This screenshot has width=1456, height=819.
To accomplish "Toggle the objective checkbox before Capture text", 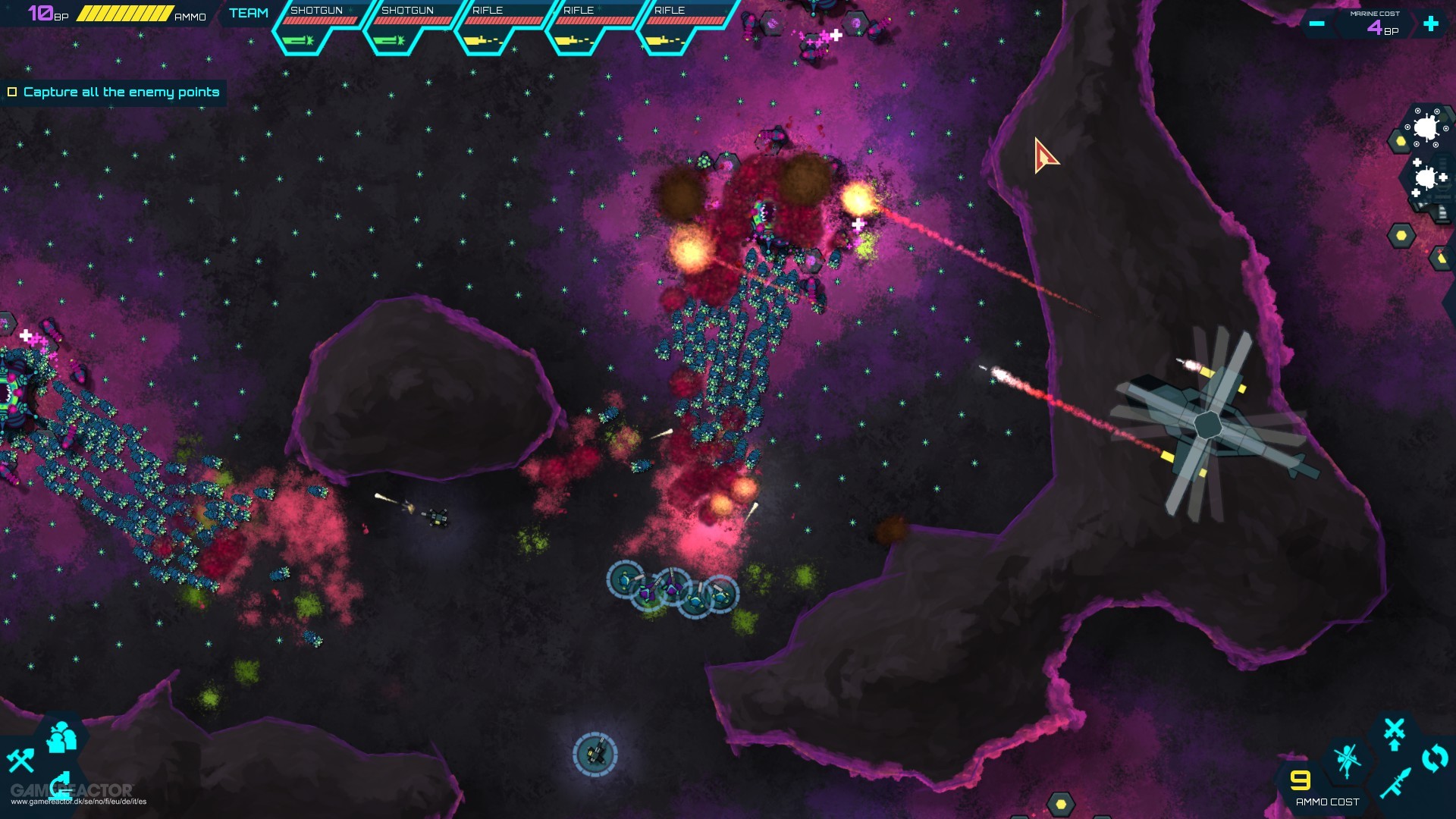I will (x=12, y=92).
